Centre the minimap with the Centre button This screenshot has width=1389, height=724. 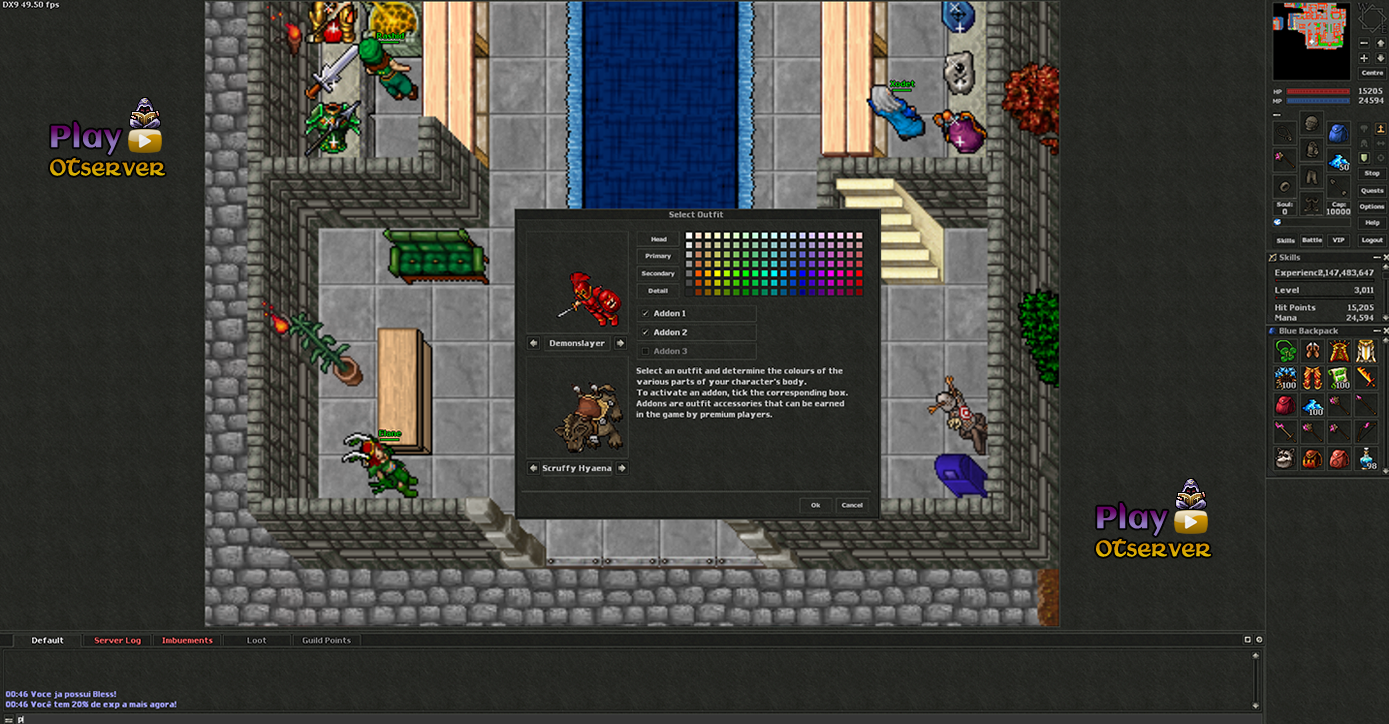[1372, 73]
